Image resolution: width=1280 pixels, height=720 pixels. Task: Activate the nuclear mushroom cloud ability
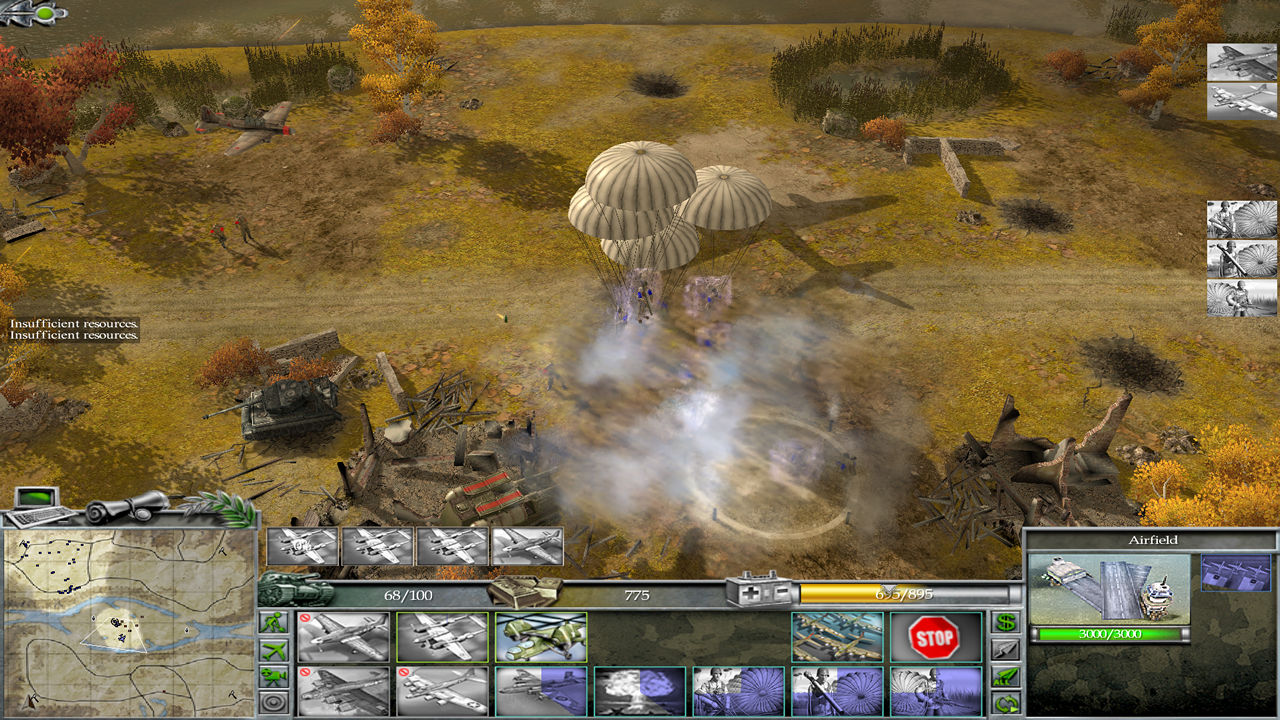coord(639,691)
